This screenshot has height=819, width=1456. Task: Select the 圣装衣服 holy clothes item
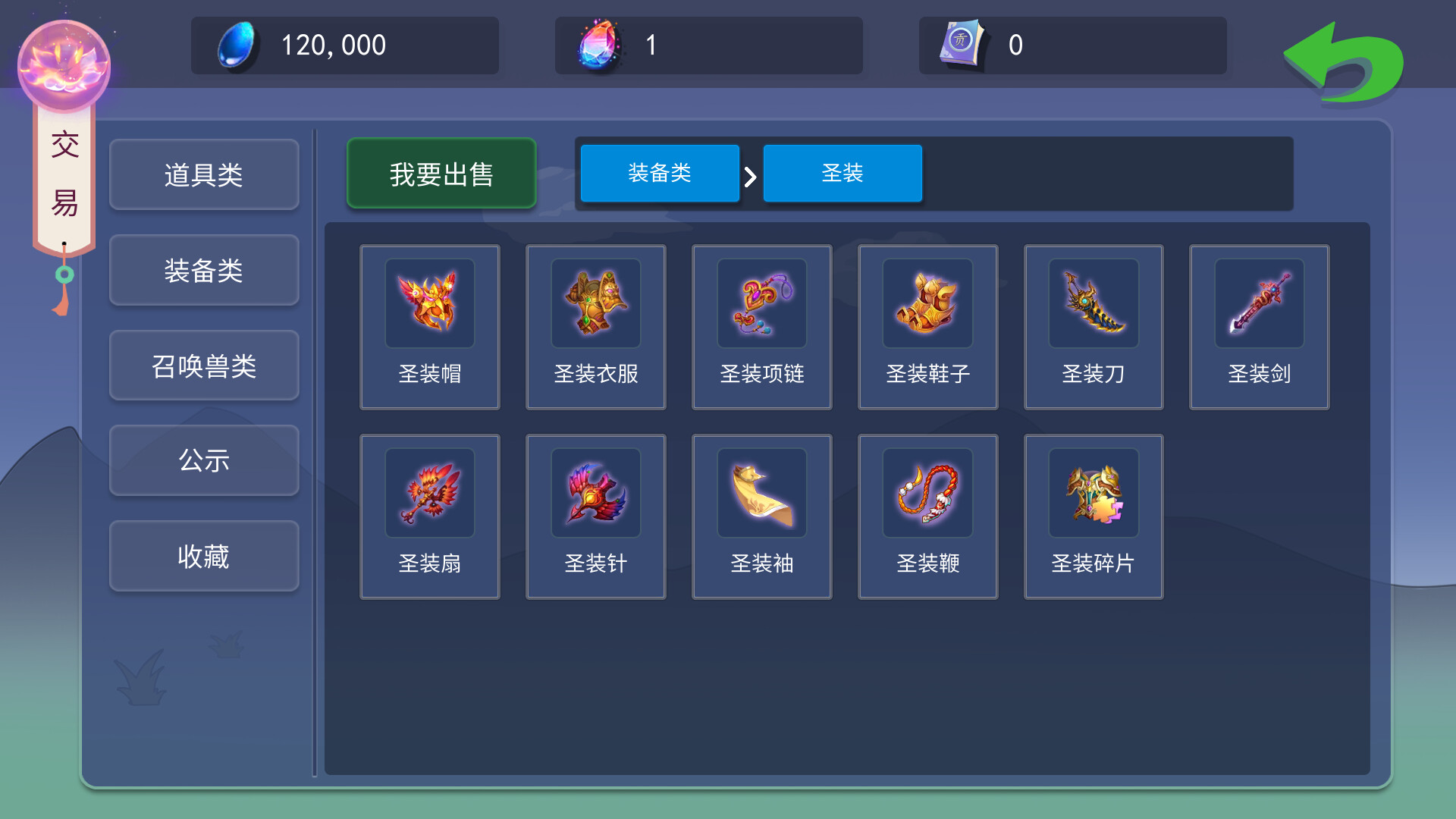coord(595,326)
